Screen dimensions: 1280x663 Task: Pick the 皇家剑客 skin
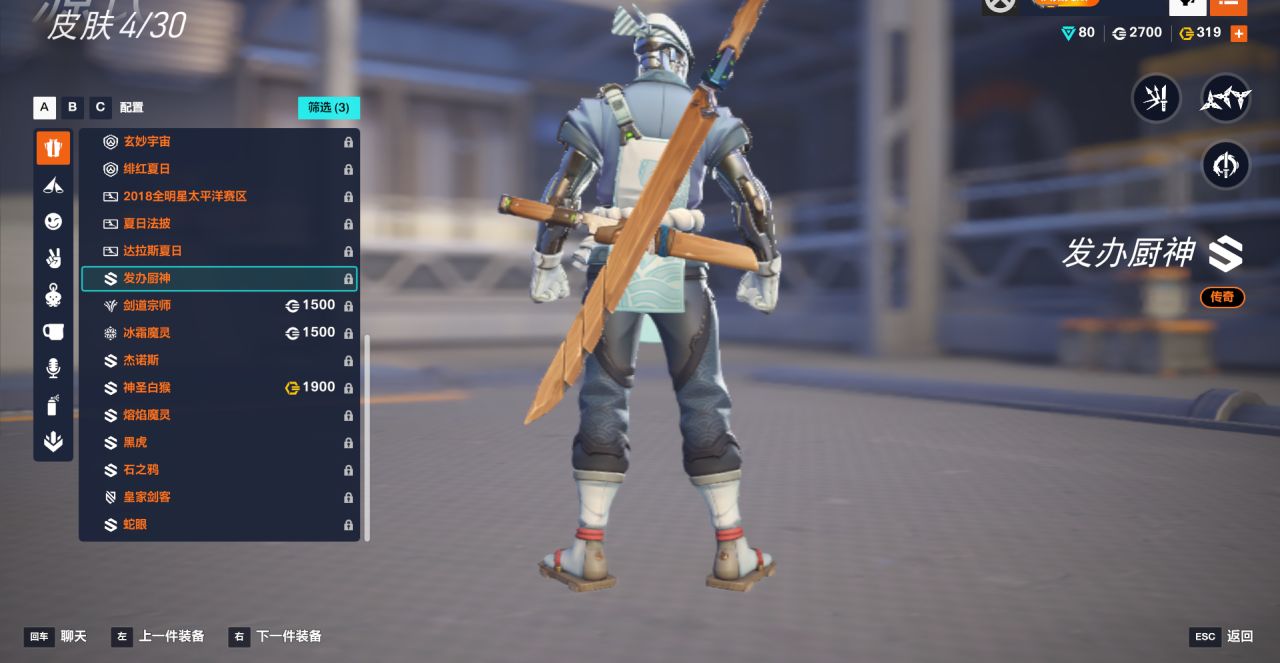(x=218, y=497)
